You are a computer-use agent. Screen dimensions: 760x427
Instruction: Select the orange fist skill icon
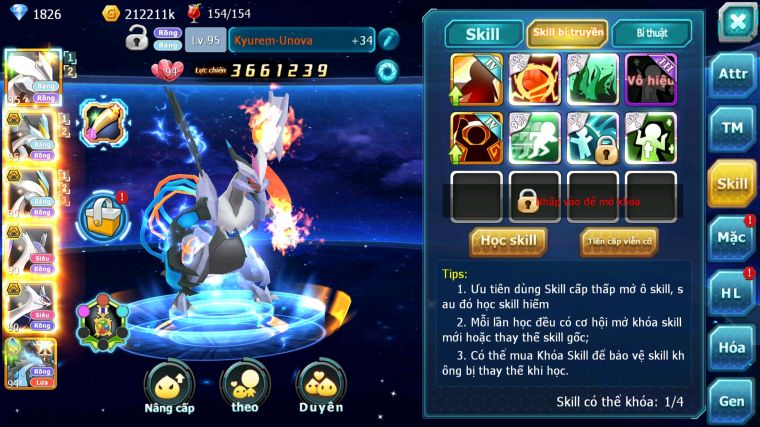(x=535, y=79)
